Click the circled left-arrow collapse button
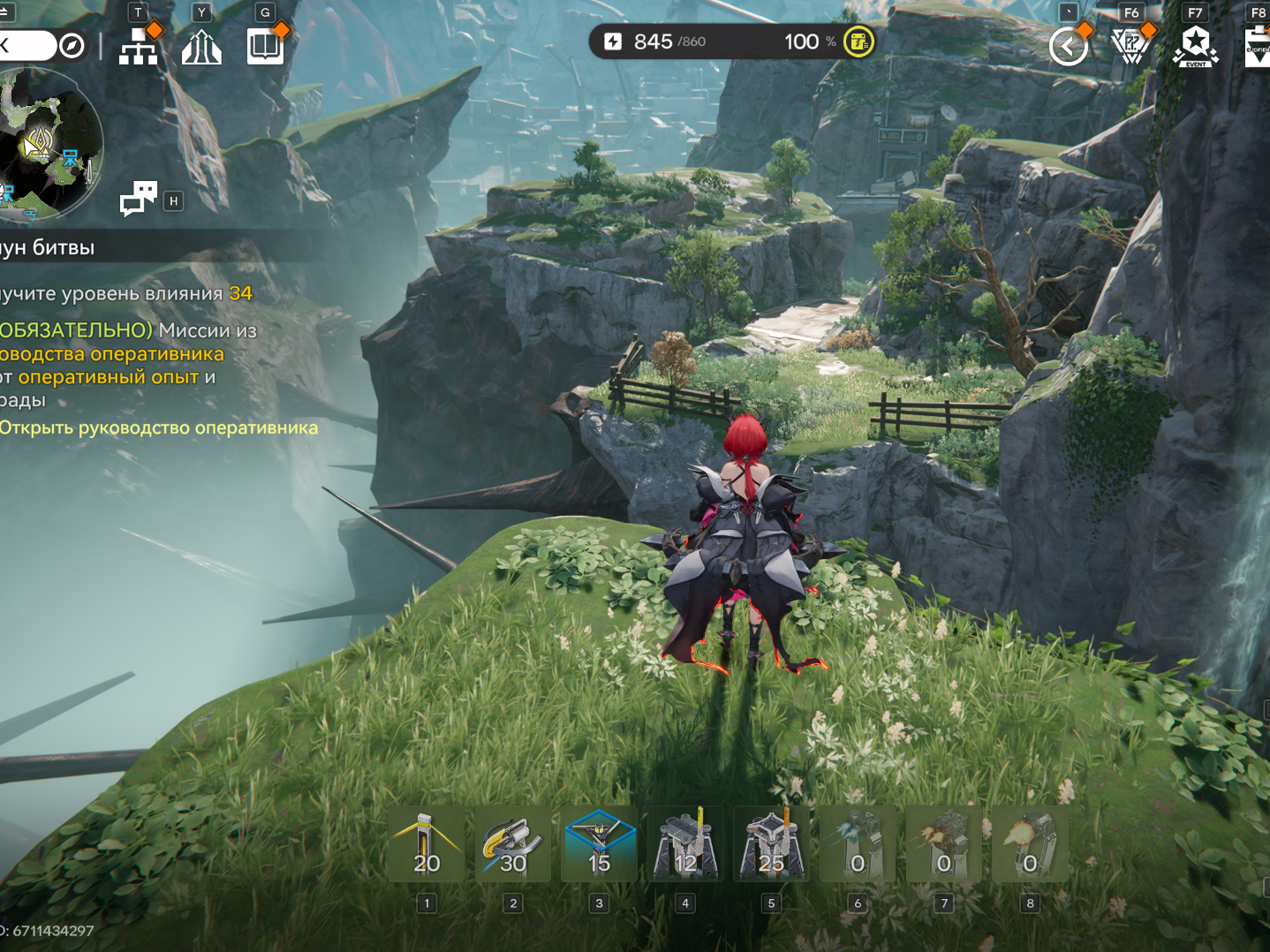The height and width of the screenshot is (952, 1270). [x=1068, y=46]
